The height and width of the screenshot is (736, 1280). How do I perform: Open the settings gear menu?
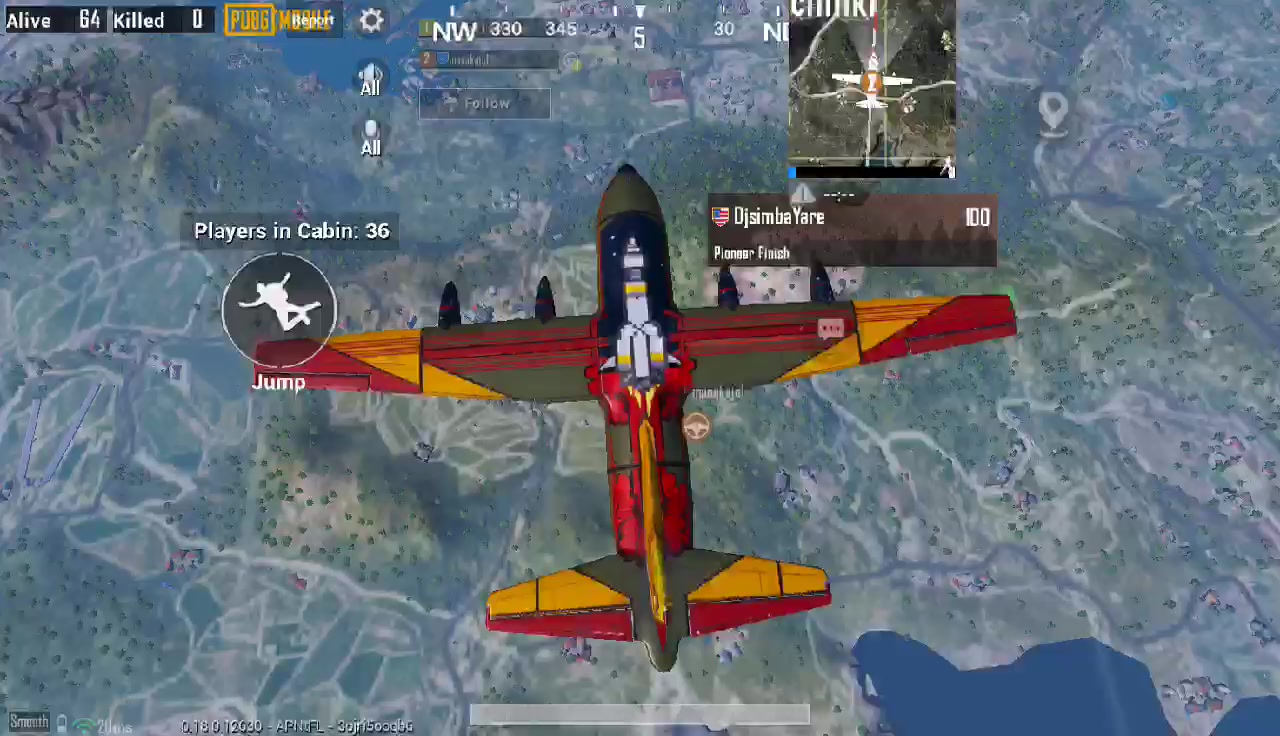(371, 21)
